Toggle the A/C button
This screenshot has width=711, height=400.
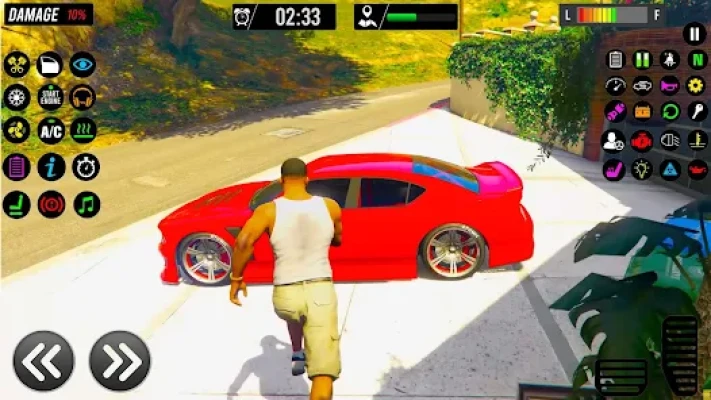coord(50,130)
